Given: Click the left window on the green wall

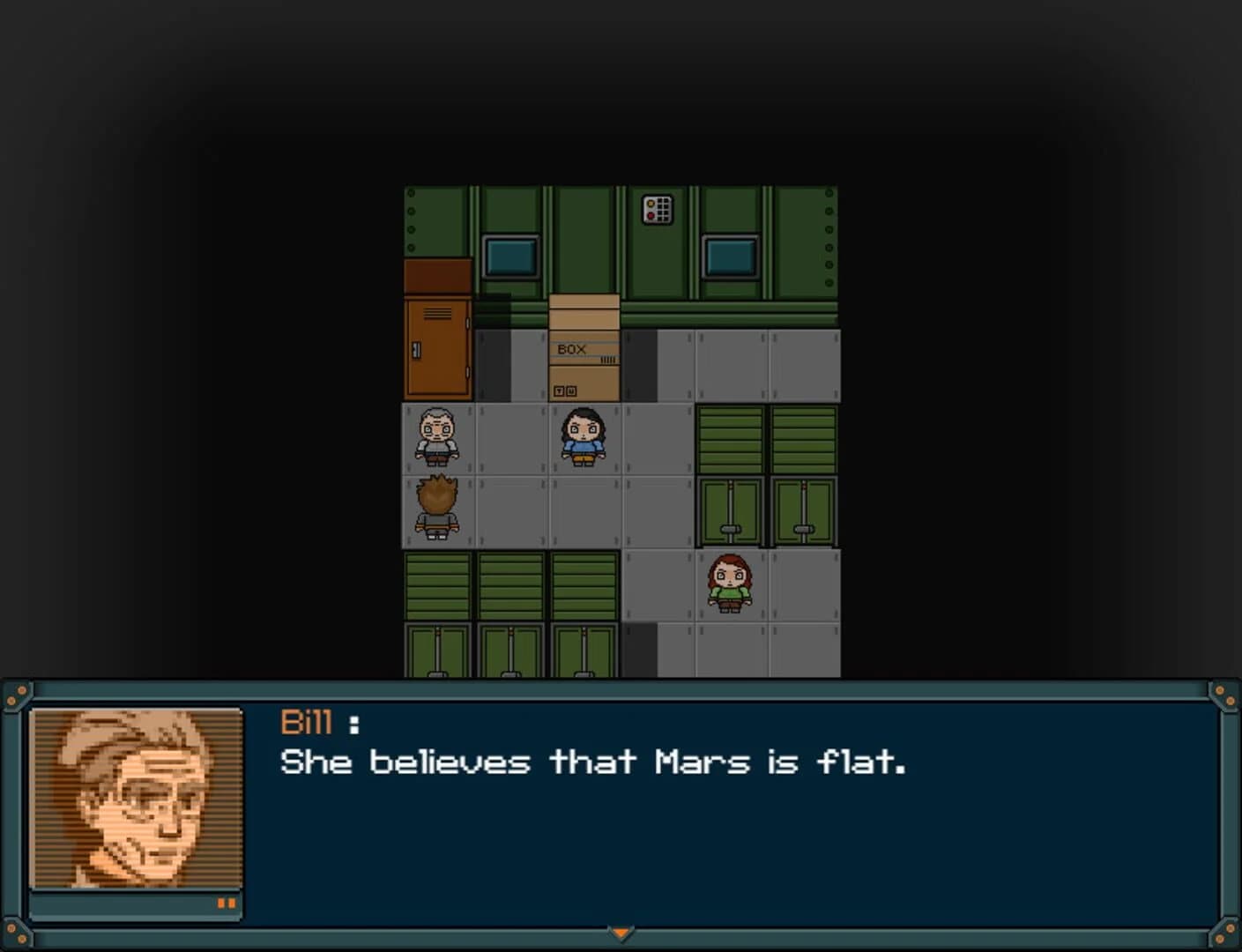Looking at the screenshot, I should (x=509, y=254).
